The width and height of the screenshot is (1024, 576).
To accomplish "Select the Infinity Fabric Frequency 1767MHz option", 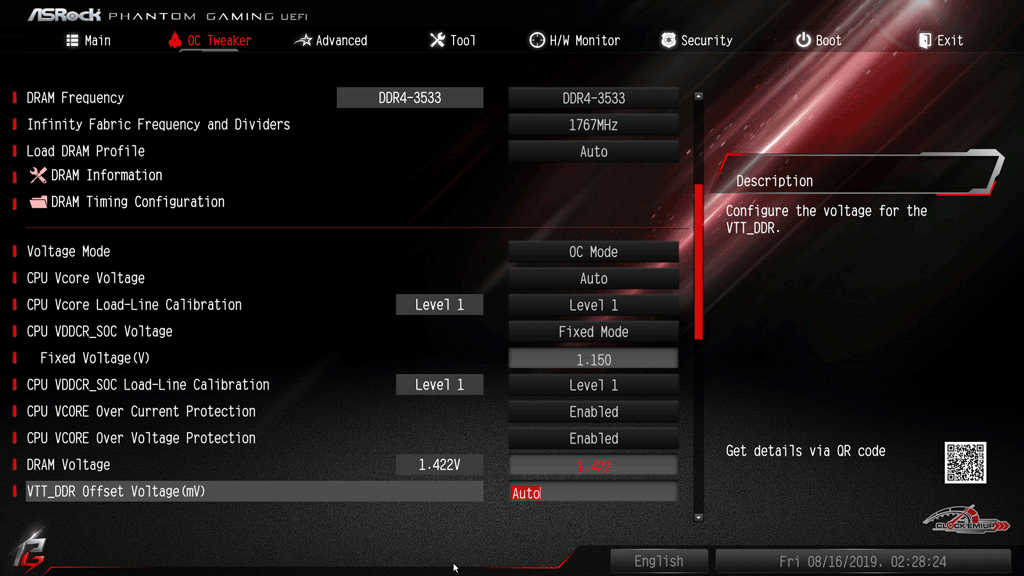I will pos(593,125).
